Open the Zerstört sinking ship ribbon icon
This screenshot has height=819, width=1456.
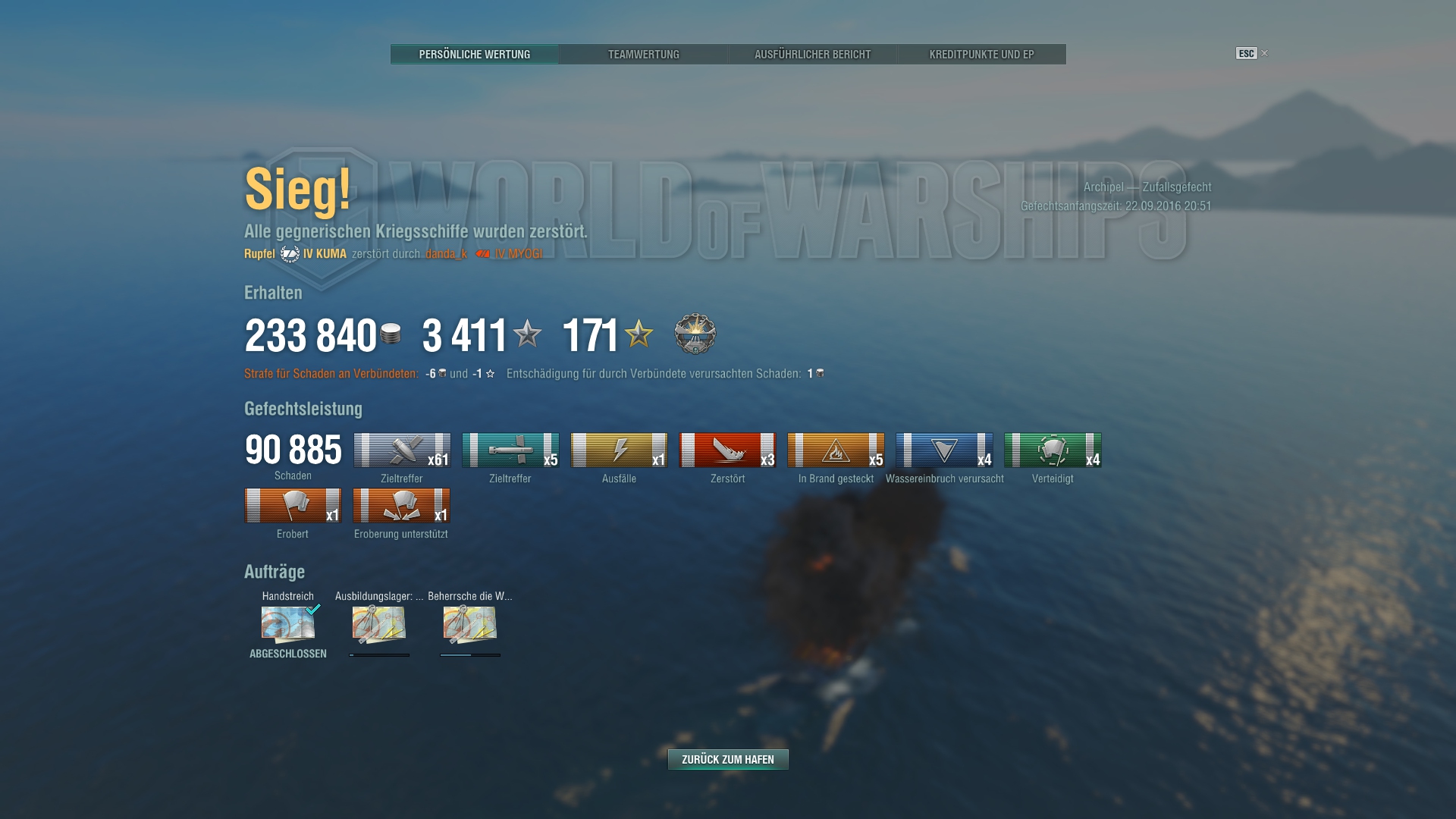[x=727, y=448]
